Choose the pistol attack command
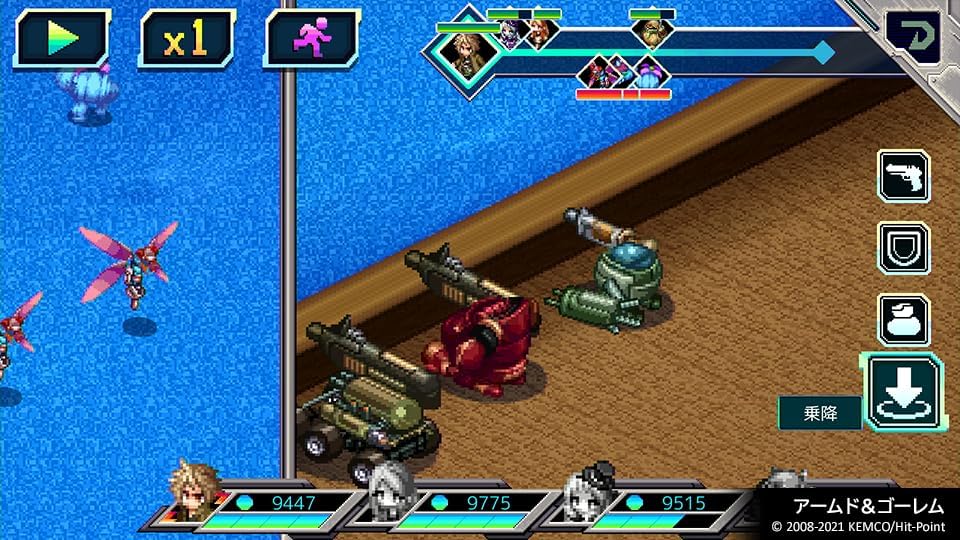 tap(903, 176)
